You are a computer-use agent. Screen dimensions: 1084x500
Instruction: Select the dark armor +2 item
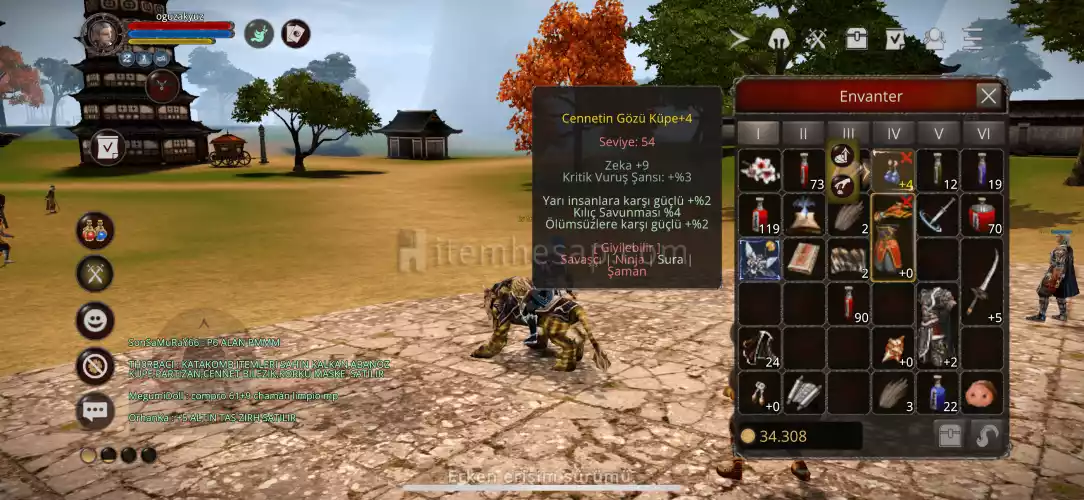pyautogui.click(x=937, y=326)
